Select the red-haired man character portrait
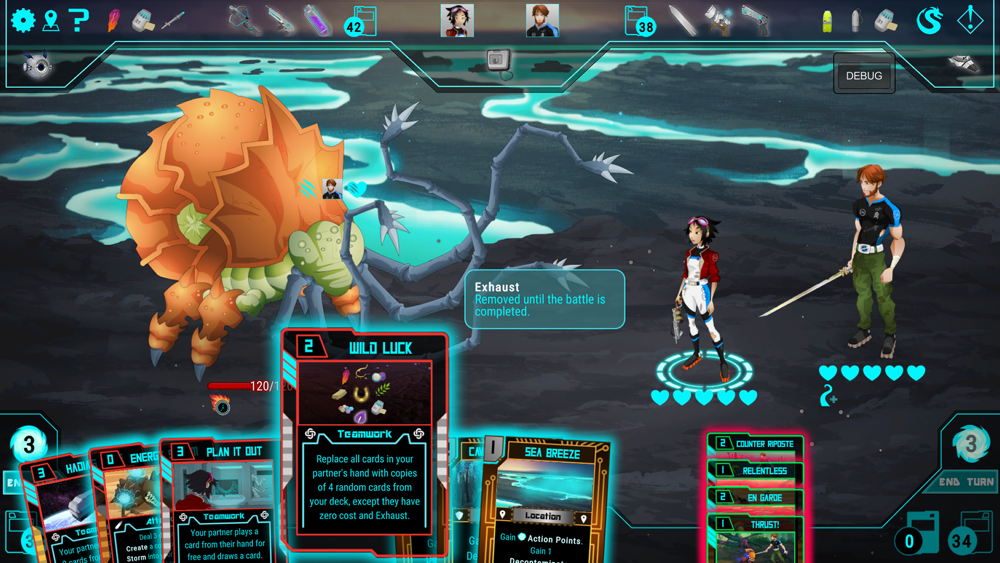1000x563 pixels. pos(542,21)
